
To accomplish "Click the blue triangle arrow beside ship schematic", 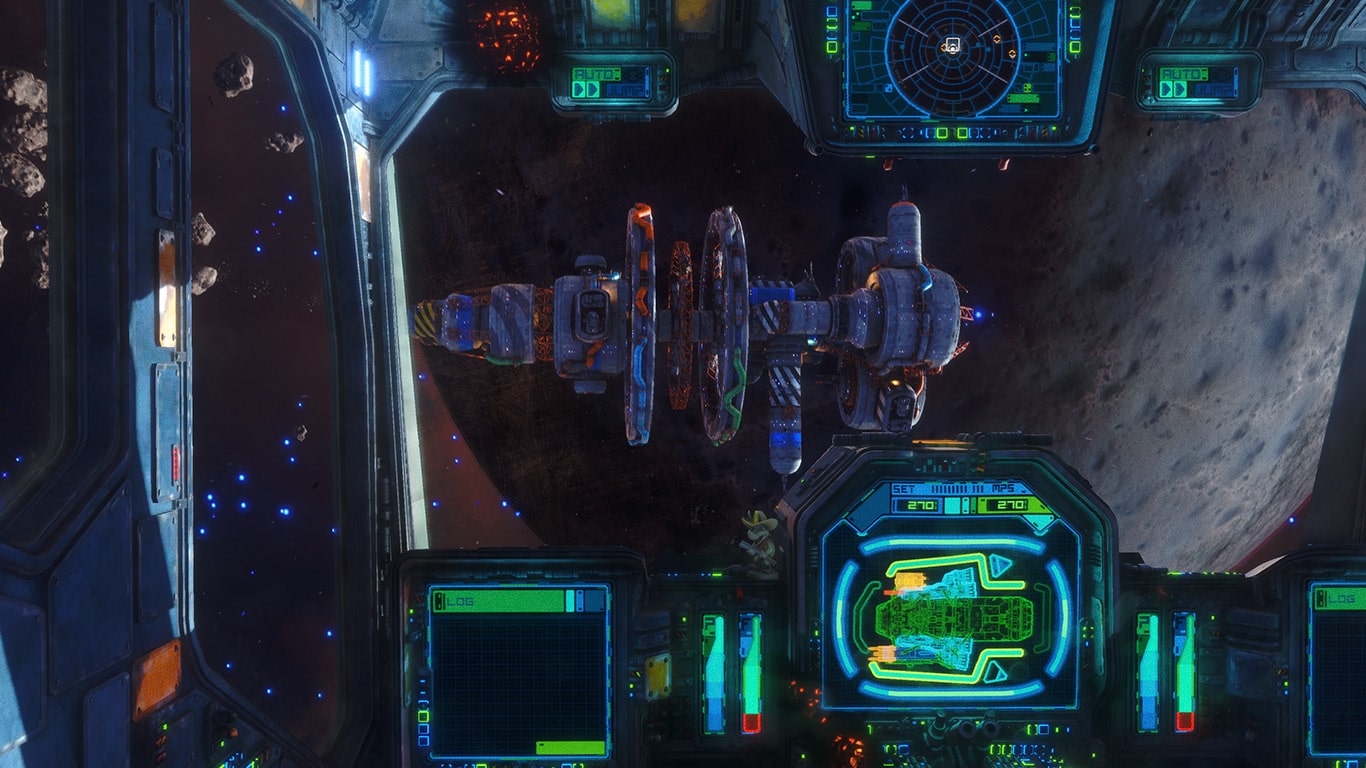I will coord(1001,566).
